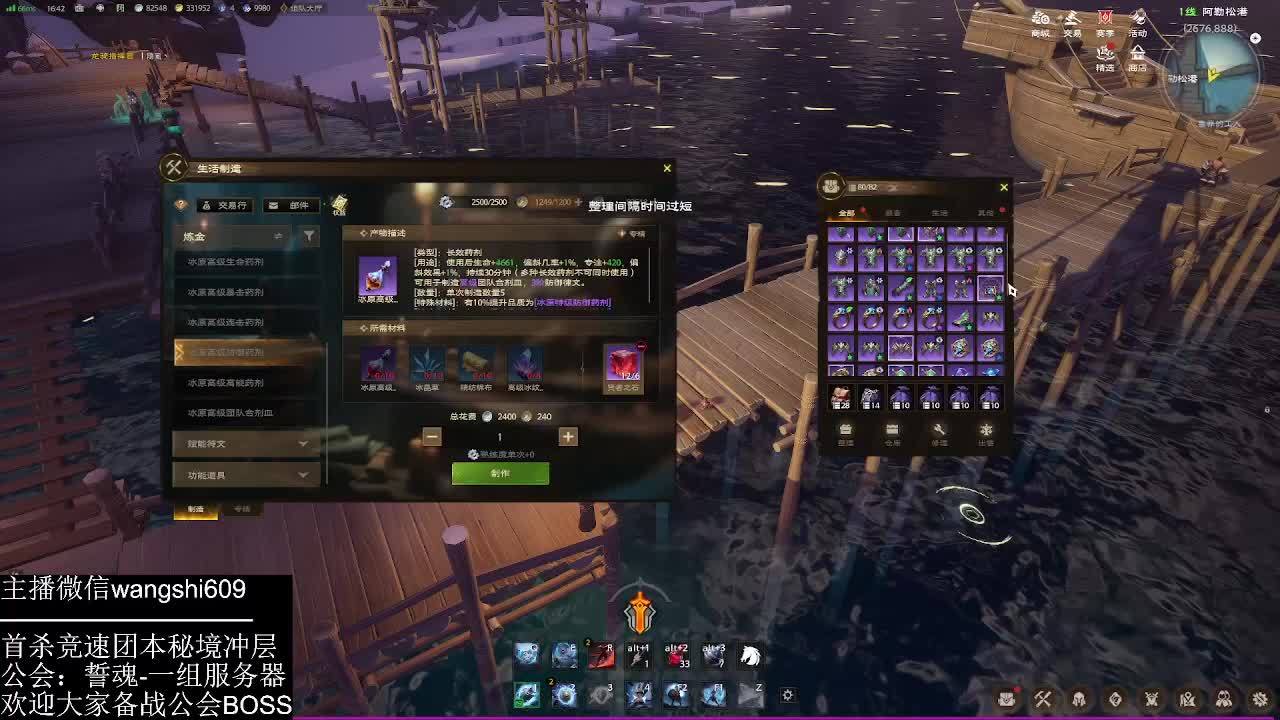The image size is (1280, 720).
Task: Increase craft quantity with the plus button
Action: click(x=568, y=436)
